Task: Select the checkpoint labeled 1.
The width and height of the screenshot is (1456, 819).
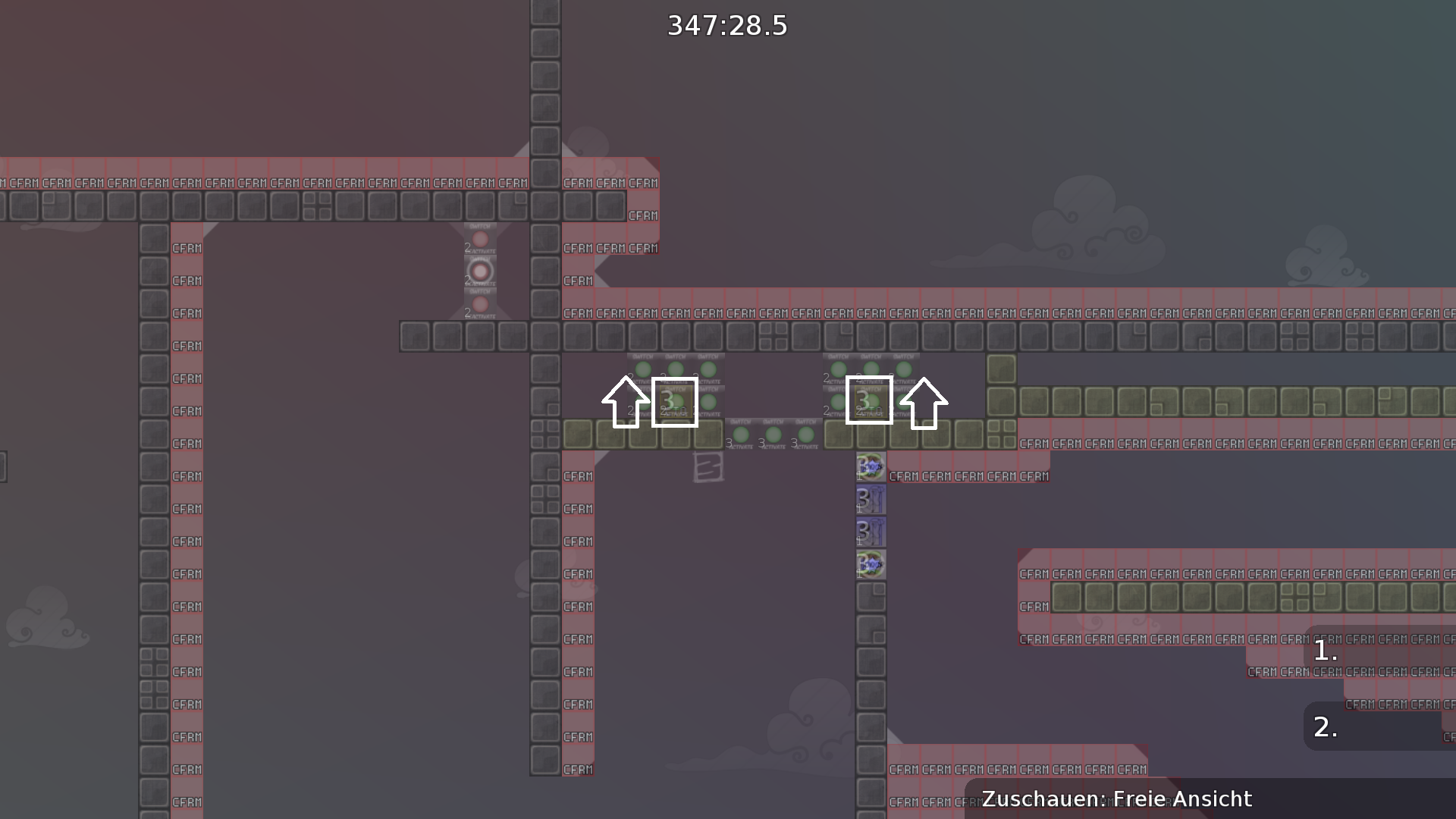Action: (1327, 651)
